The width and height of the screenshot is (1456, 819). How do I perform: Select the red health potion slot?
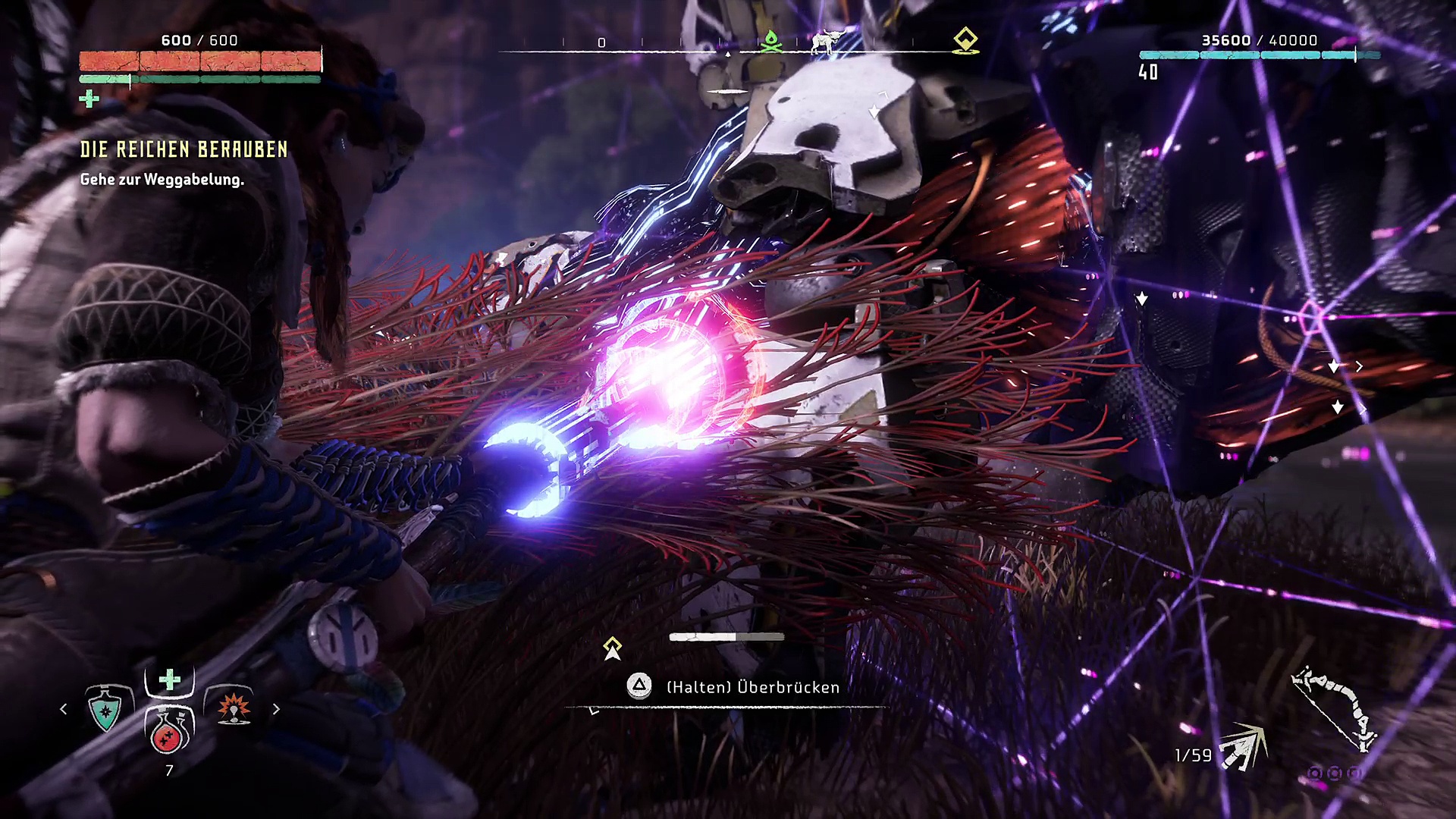(169, 730)
